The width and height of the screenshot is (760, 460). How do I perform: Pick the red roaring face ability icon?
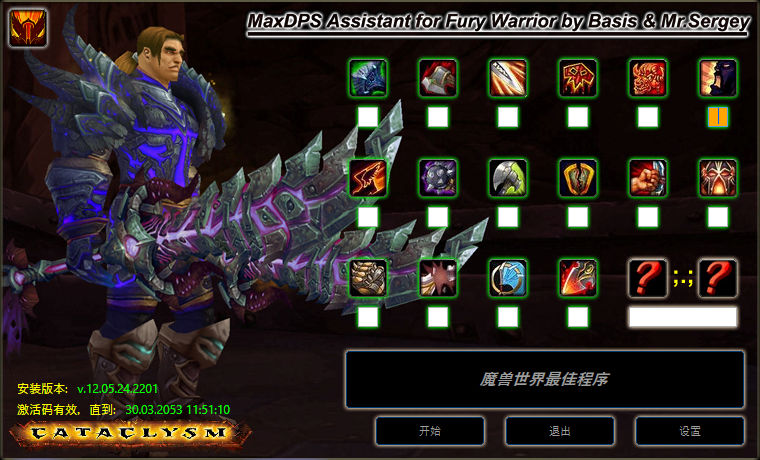click(648, 78)
